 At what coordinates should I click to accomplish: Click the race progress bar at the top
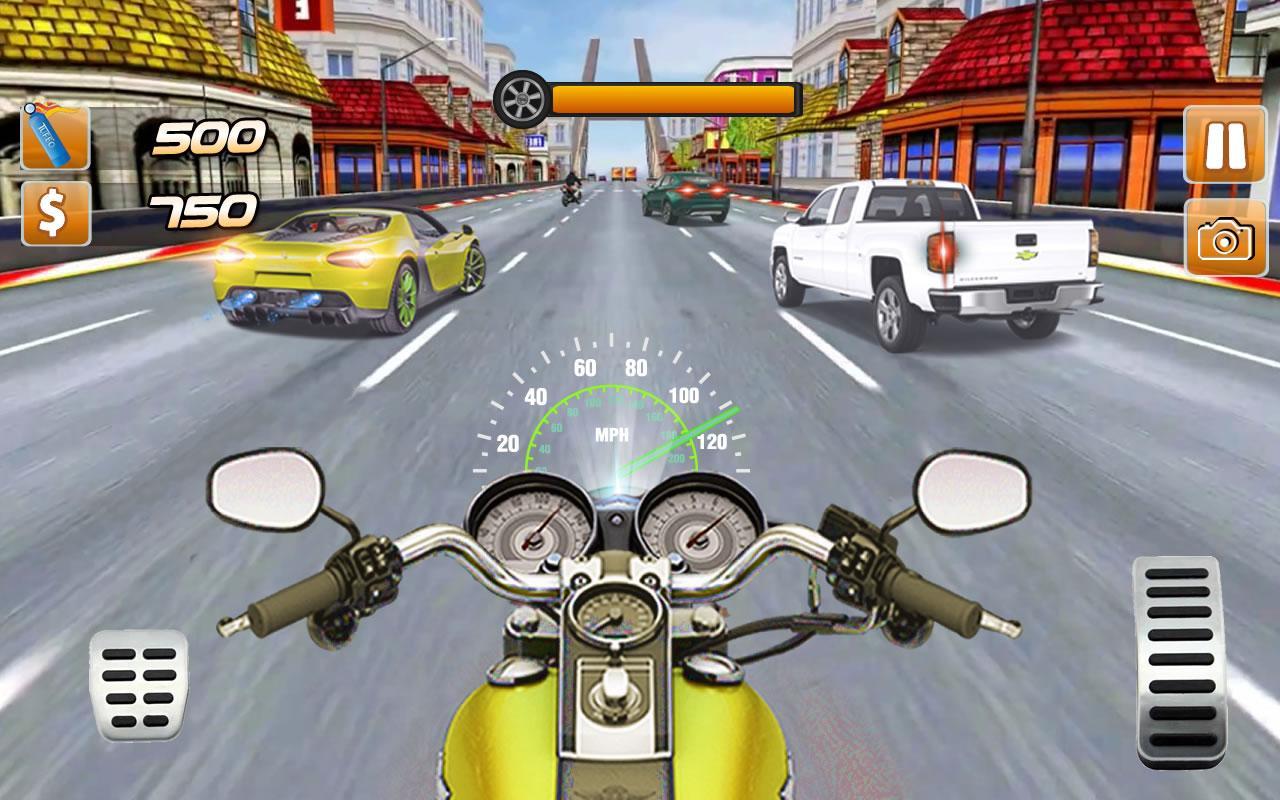click(x=672, y=98)
